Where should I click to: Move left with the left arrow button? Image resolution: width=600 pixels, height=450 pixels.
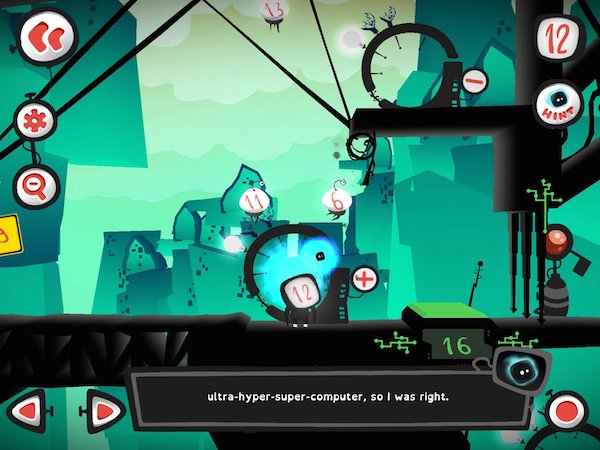(29, 410)
